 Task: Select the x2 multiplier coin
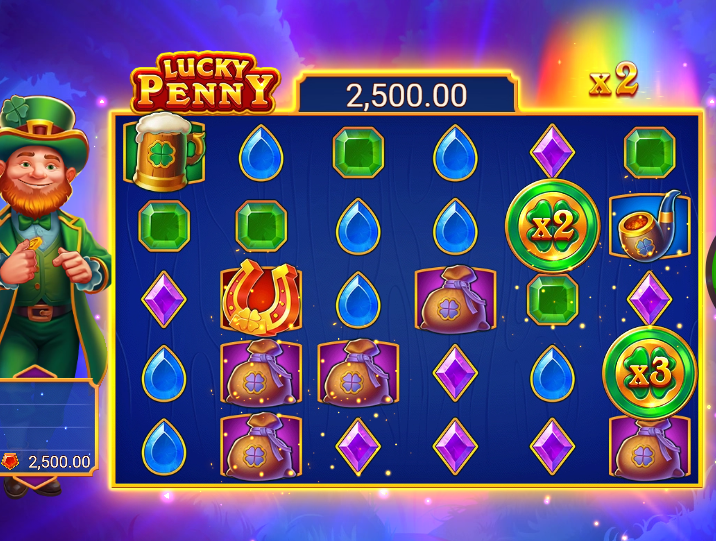tap(552, 227)
